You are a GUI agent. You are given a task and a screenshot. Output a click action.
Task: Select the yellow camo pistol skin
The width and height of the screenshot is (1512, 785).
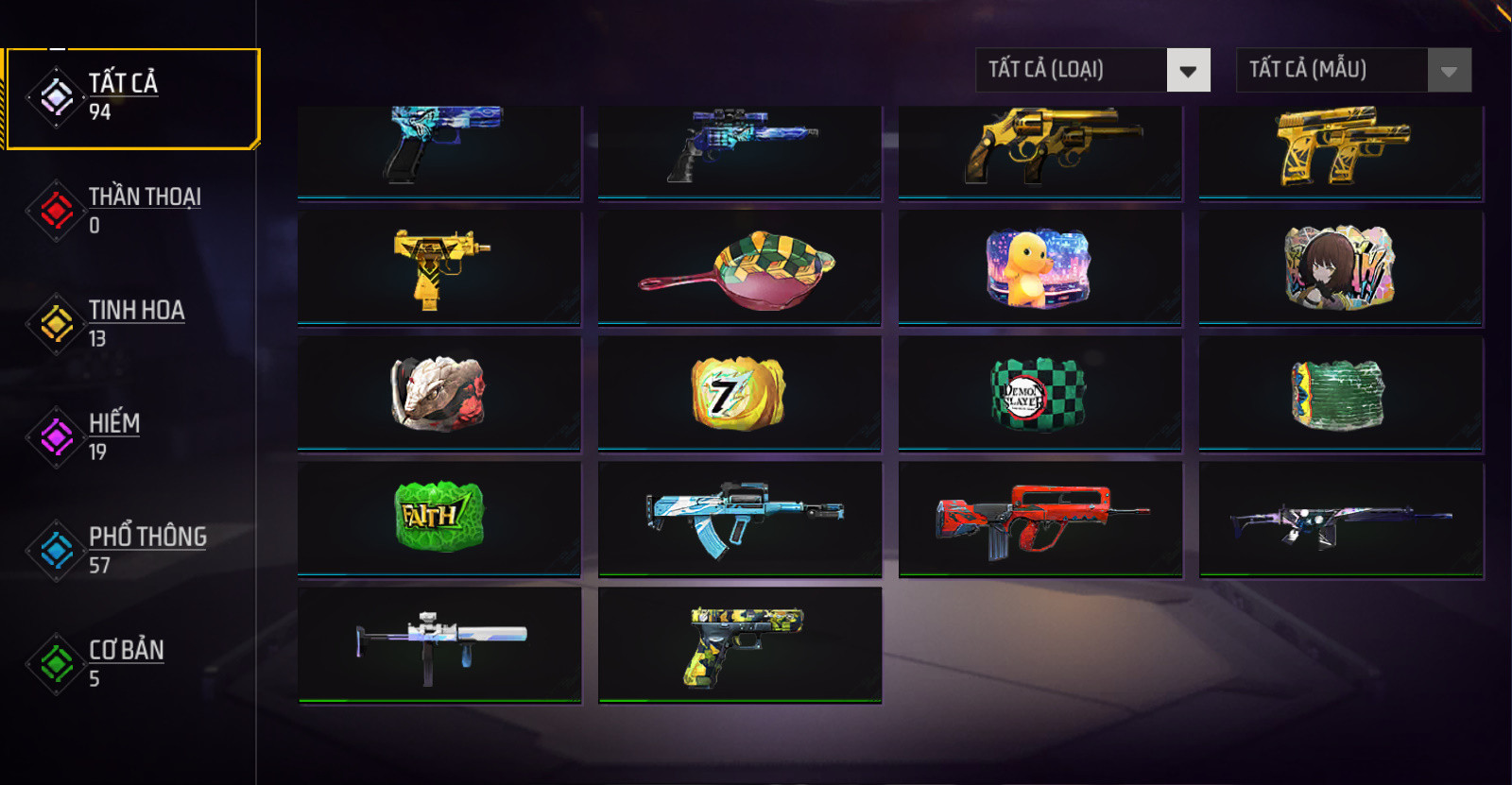740,644
